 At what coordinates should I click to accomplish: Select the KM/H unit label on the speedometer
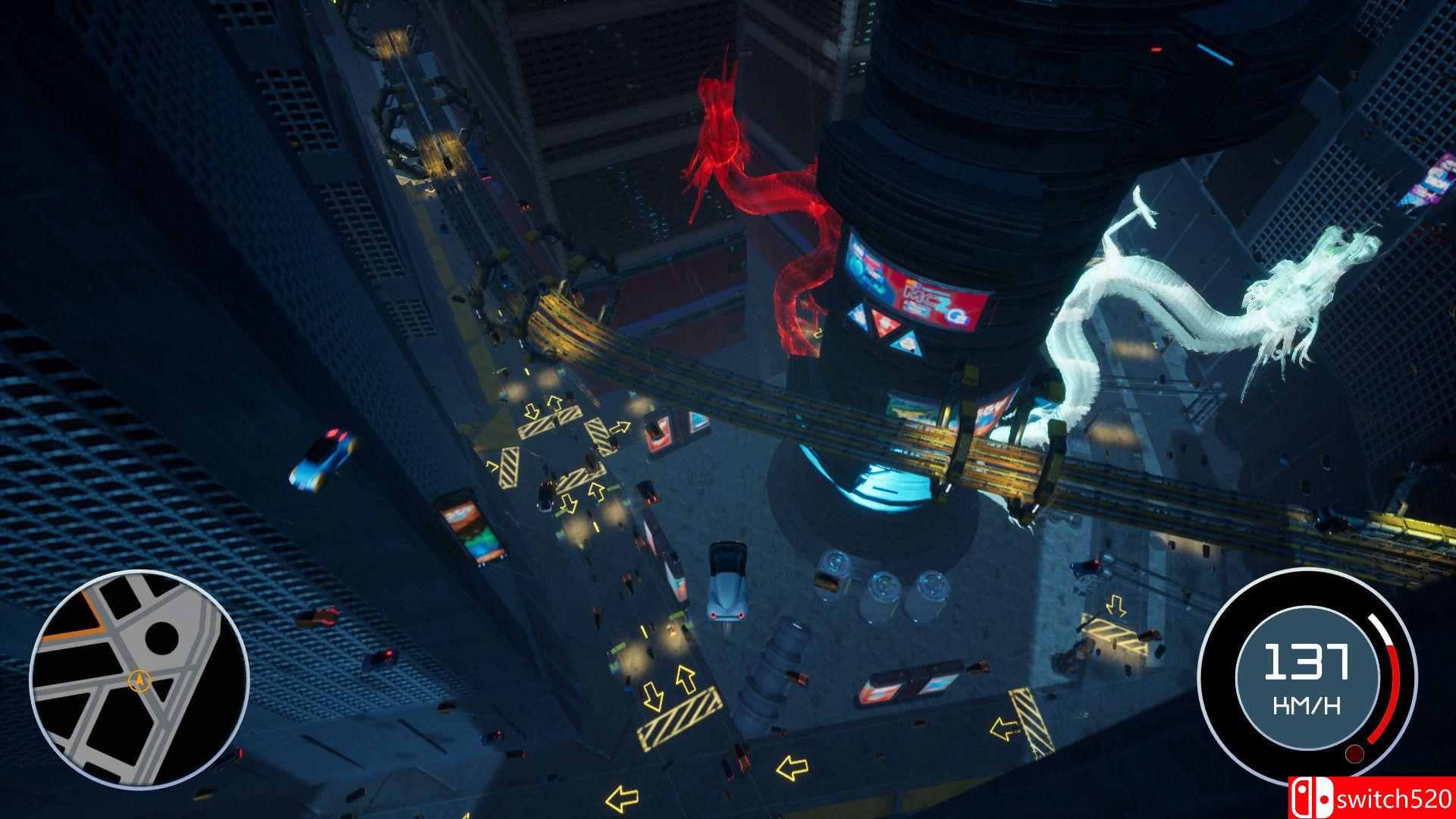(1307, 704)
